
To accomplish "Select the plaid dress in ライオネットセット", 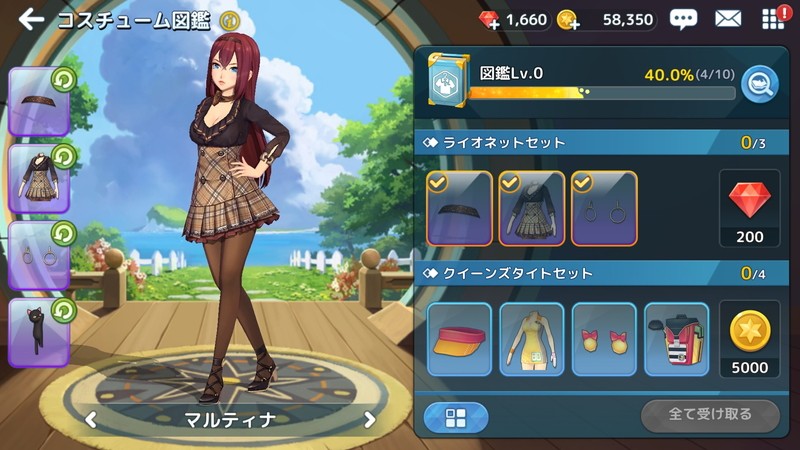I will coord(531,208).
